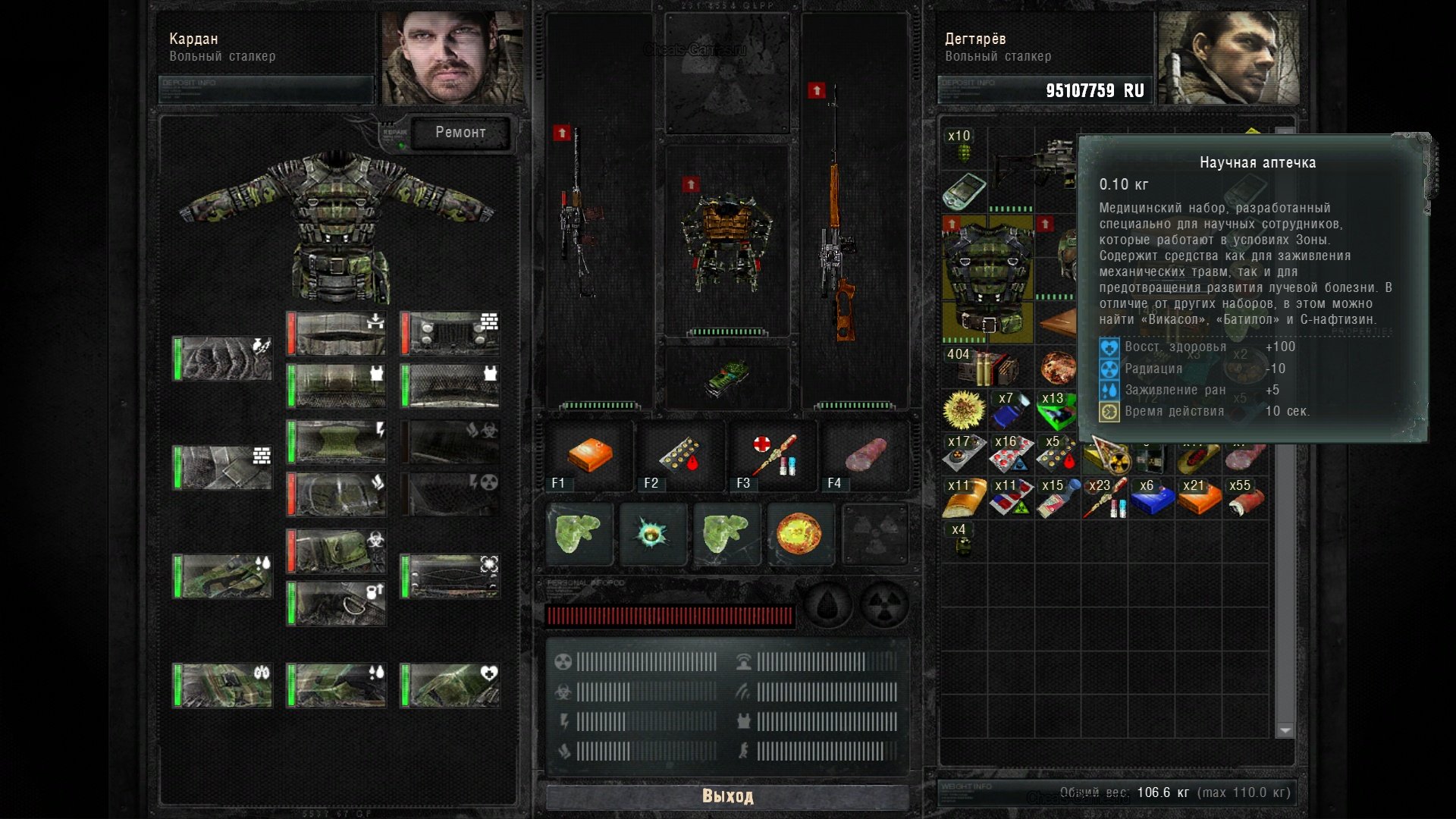1456x819 pixels.
Task: Choose the x6 blue medkit stack
Action: (1152, 497)
